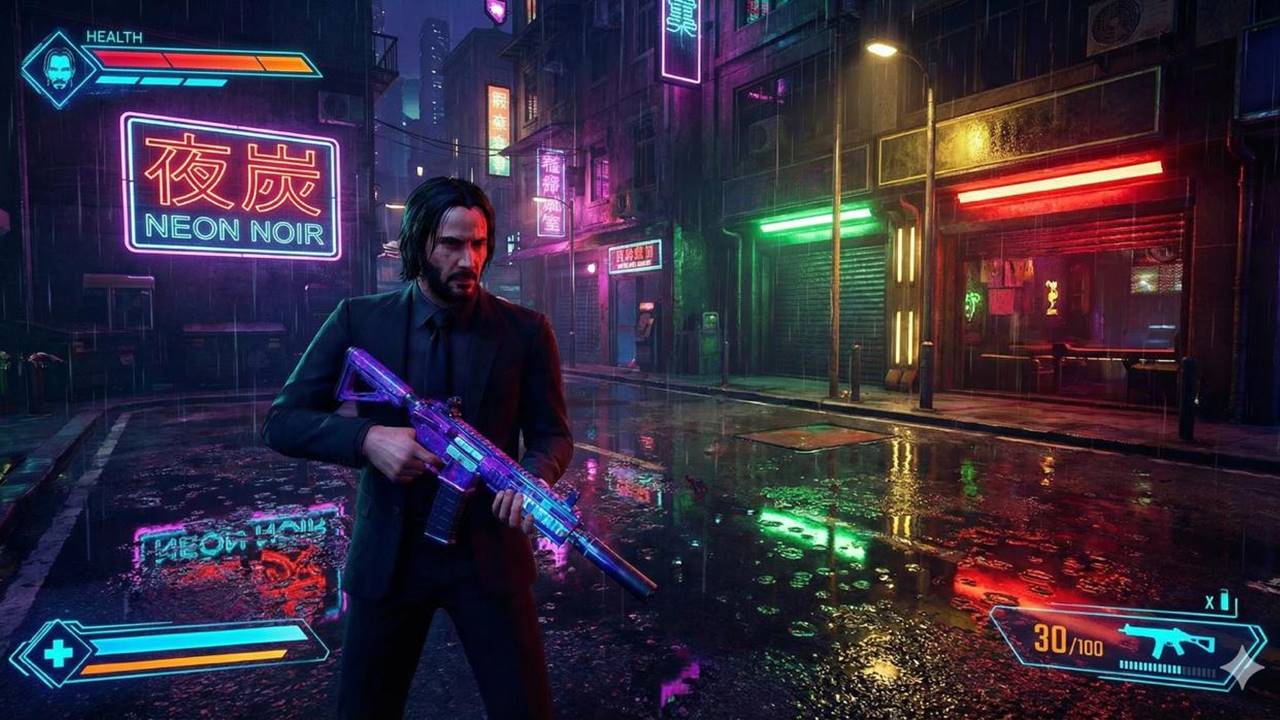Click the character portrait icon
Viewport: 1280px width, 720px height.
click(59, 69)
